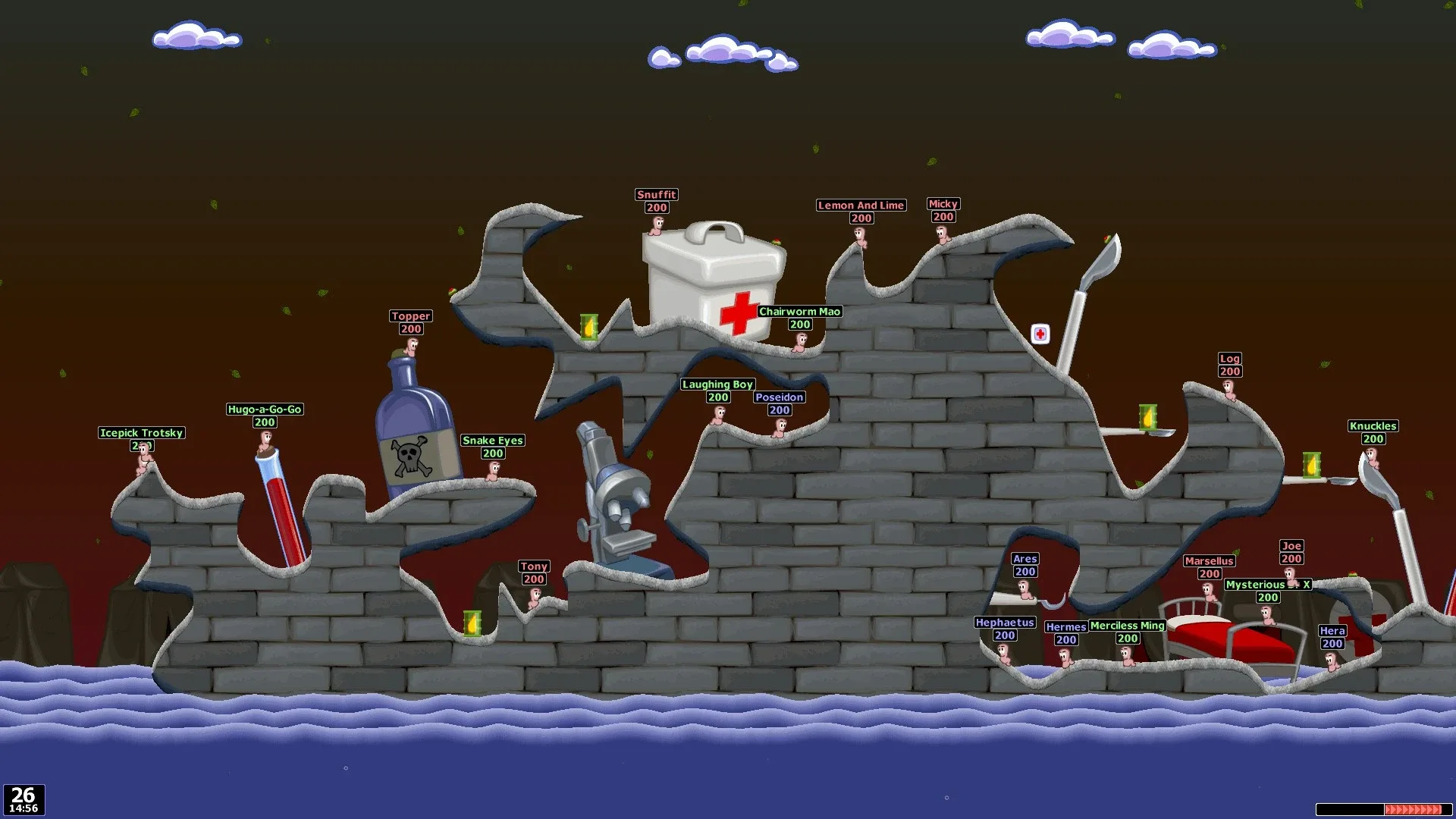
Task: Click Icepick Trotsky's name label
Action: (x=141, y=433)
